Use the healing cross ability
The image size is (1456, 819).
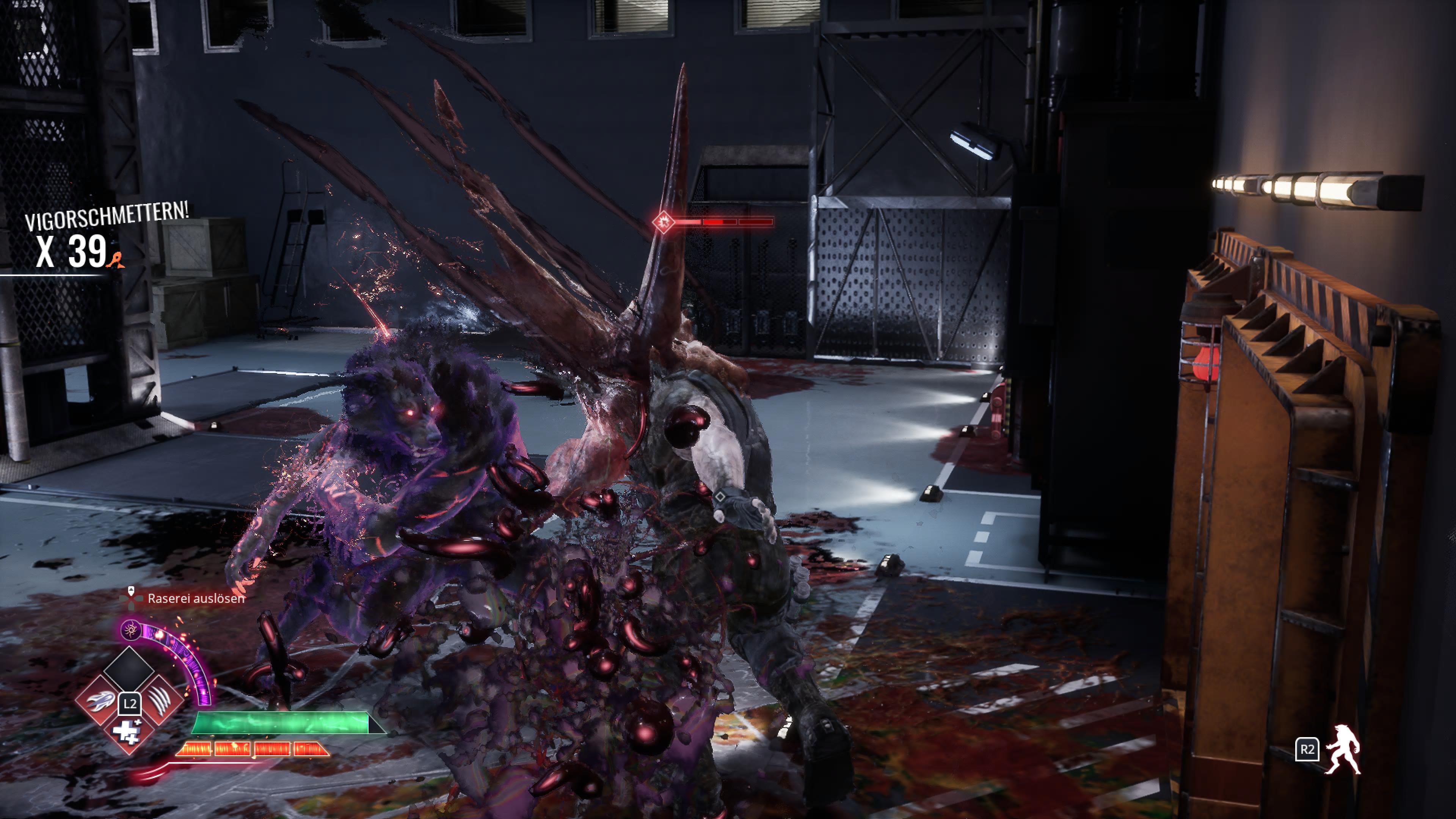click(x=128, y=732)
